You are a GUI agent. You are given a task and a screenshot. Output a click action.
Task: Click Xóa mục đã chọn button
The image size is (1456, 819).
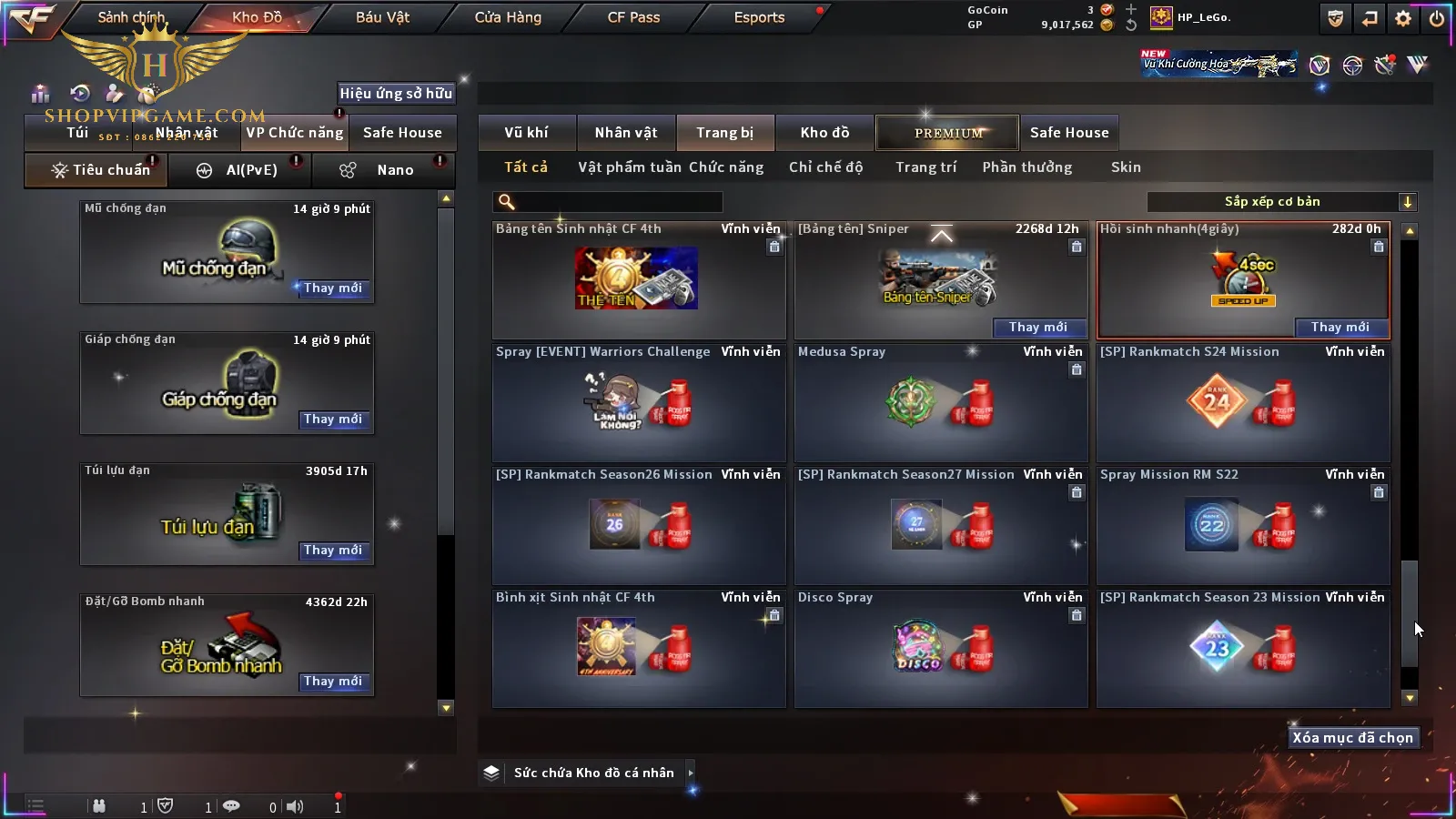pos(1352,738)
